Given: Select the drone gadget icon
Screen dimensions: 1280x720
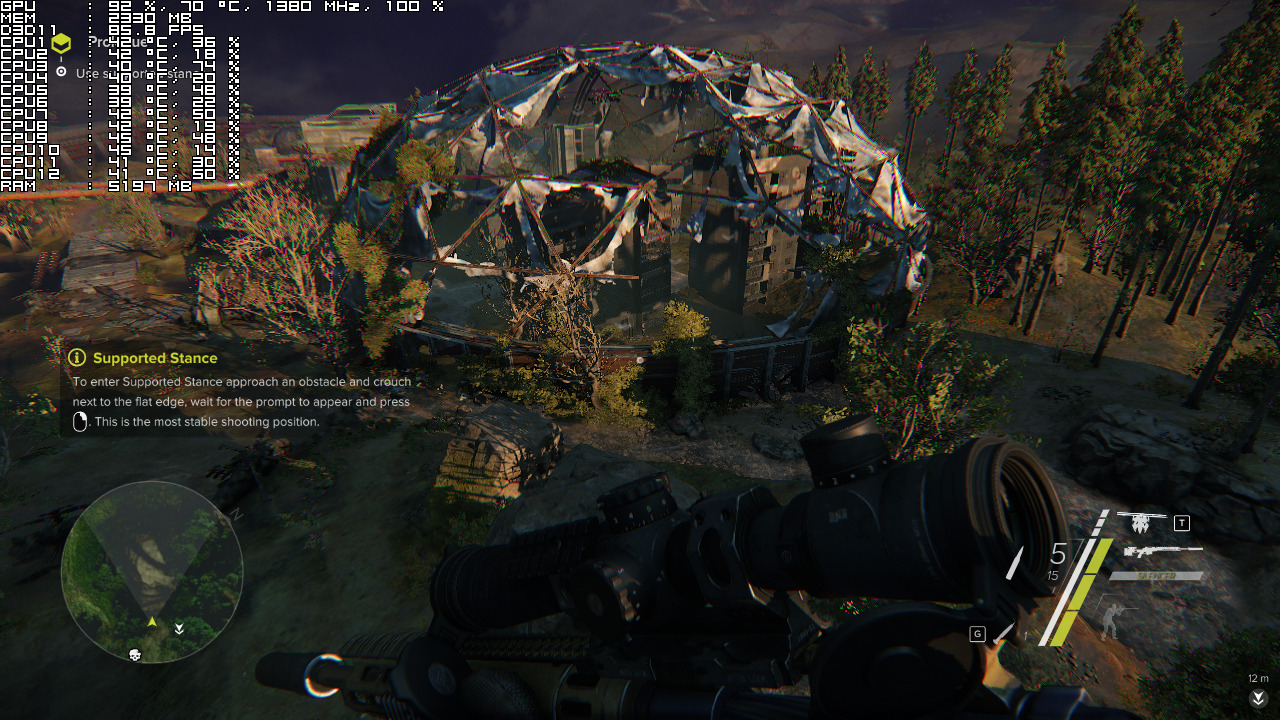Looking at the screenshot, I should [1143, 522].
